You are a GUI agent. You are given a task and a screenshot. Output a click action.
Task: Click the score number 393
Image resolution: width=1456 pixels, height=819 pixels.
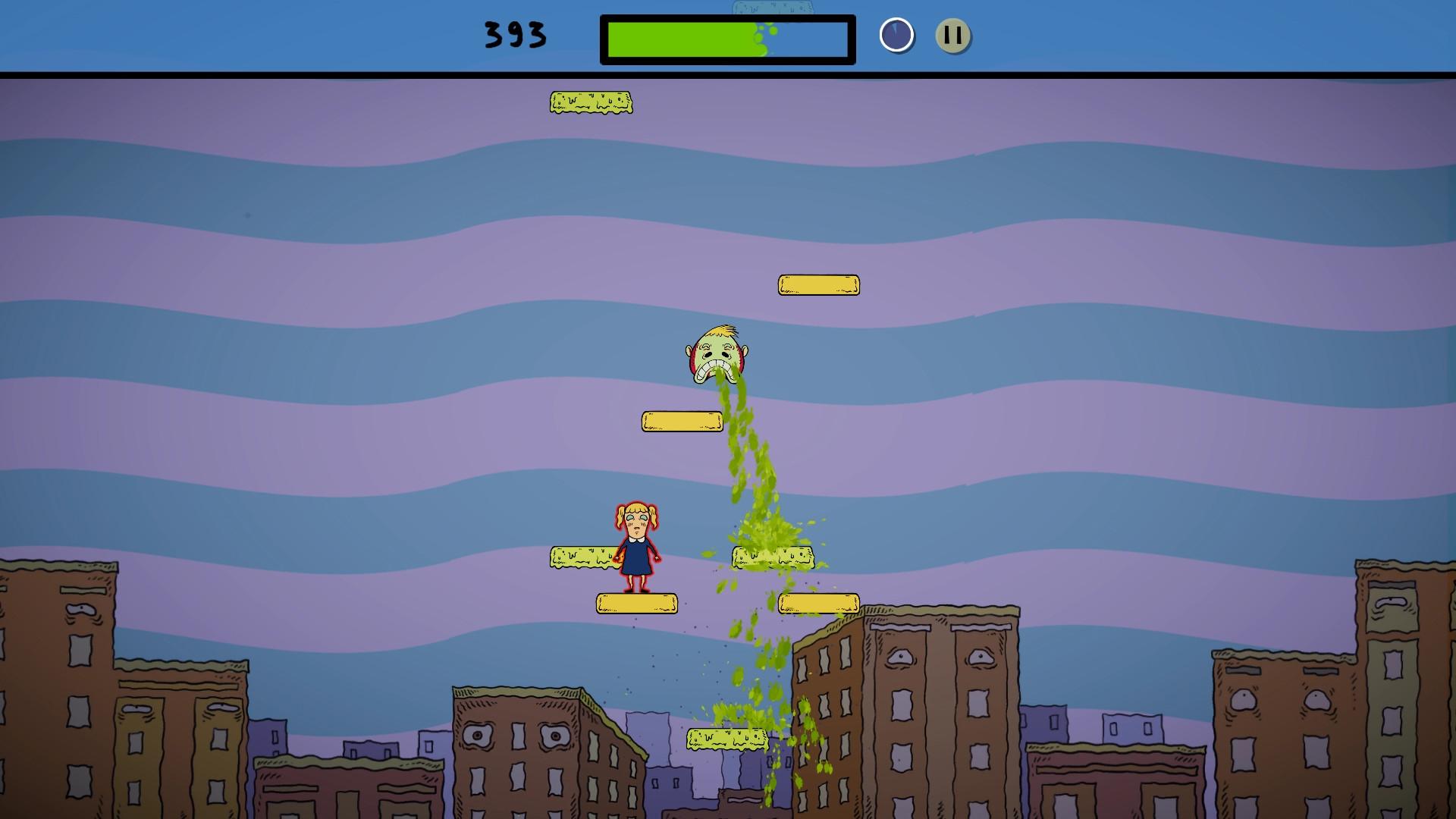click(514, 34)
